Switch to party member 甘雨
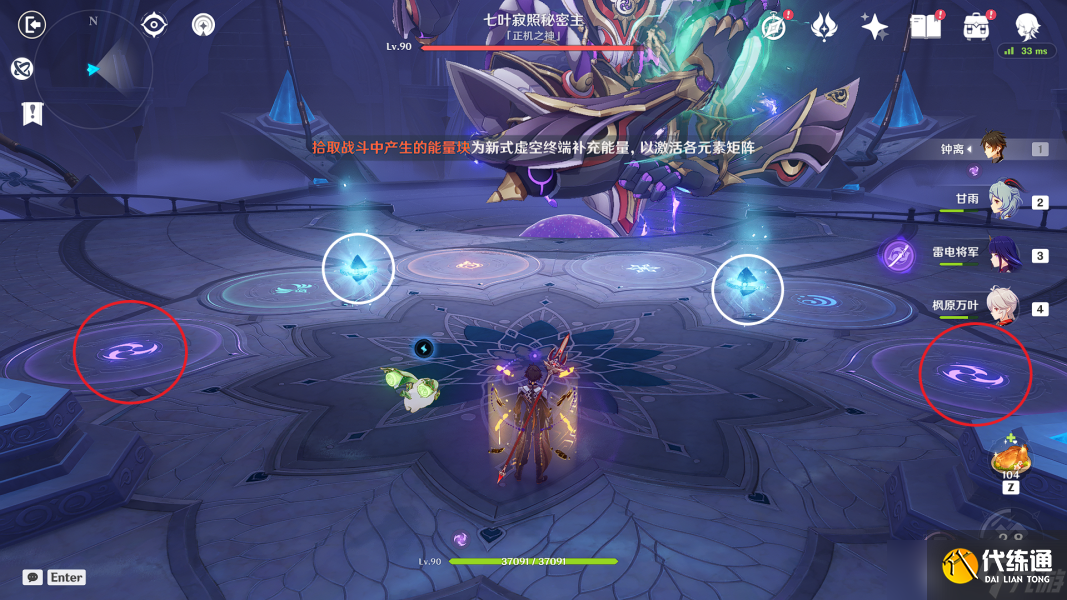The height and width of the screenshot is (600, 1067). (1003, 201)
